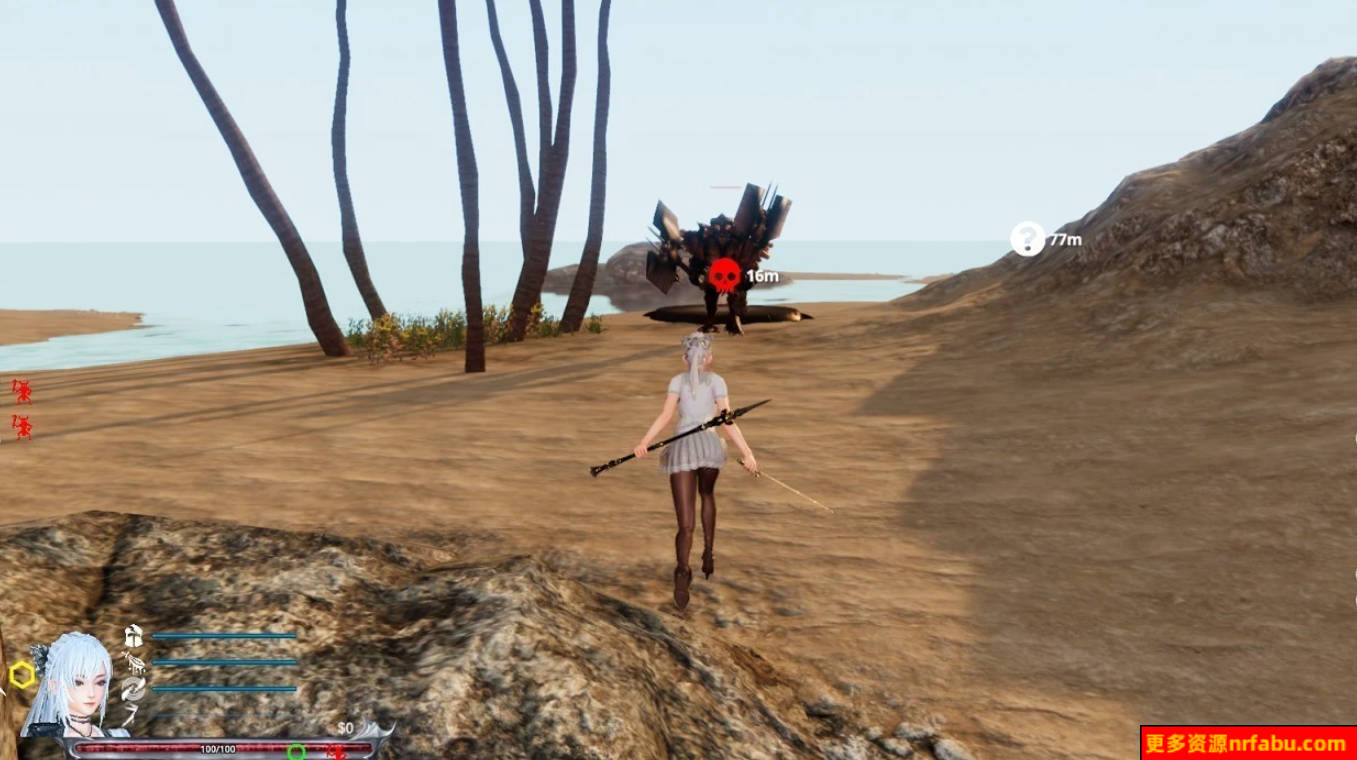The width and height of the screenshot is (1357, 760).
Task: Click the health bar showing 100/100
Action: [218, 748]
